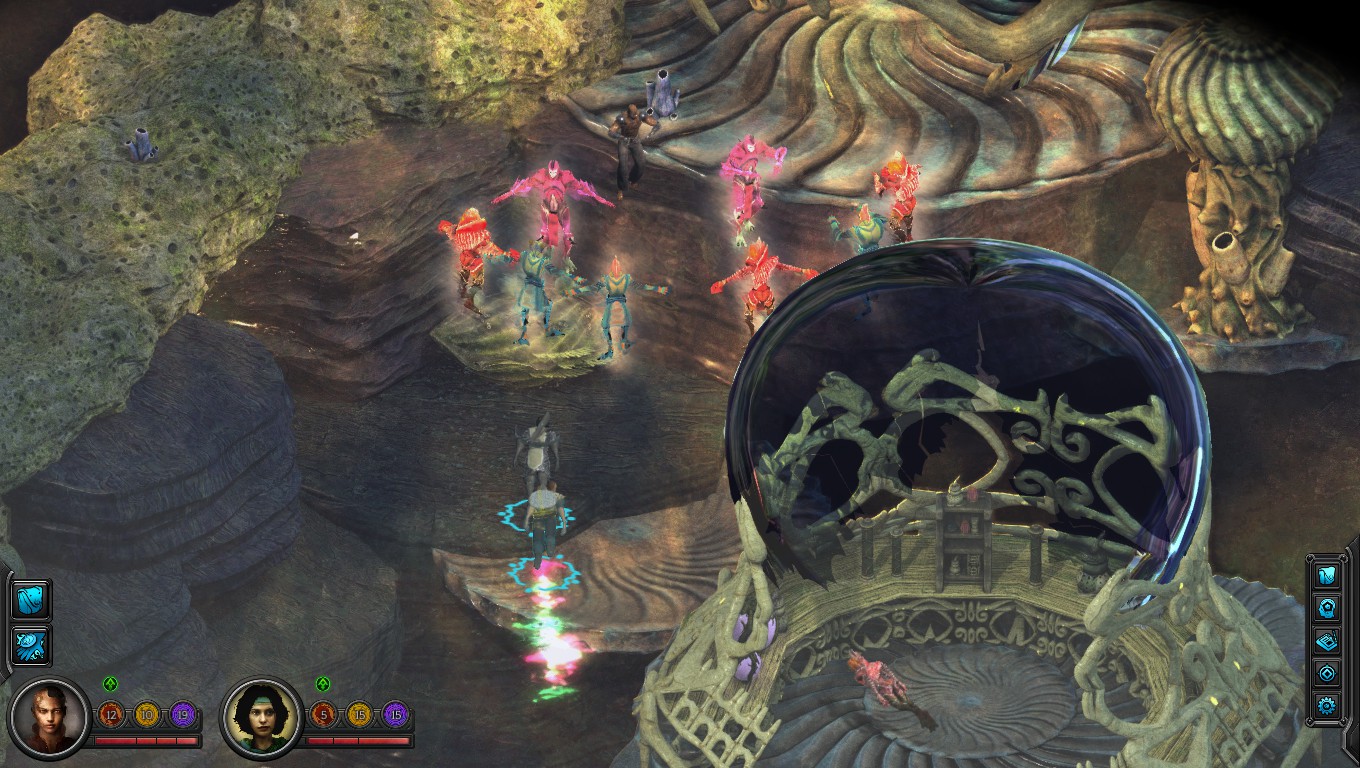Click first character's red stat pool 12
The width and height of the screenshot is (1360, 768).
pos(111,715)
